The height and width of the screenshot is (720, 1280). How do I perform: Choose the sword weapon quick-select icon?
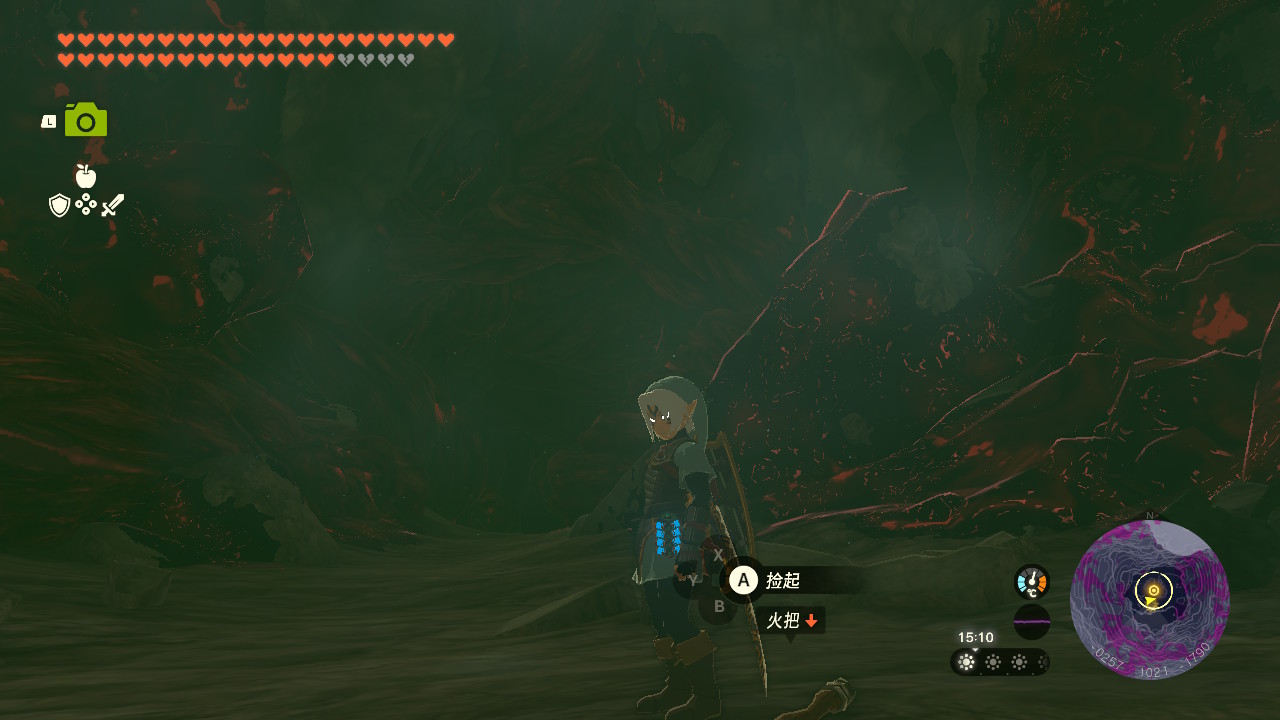(x=113, y=206)
